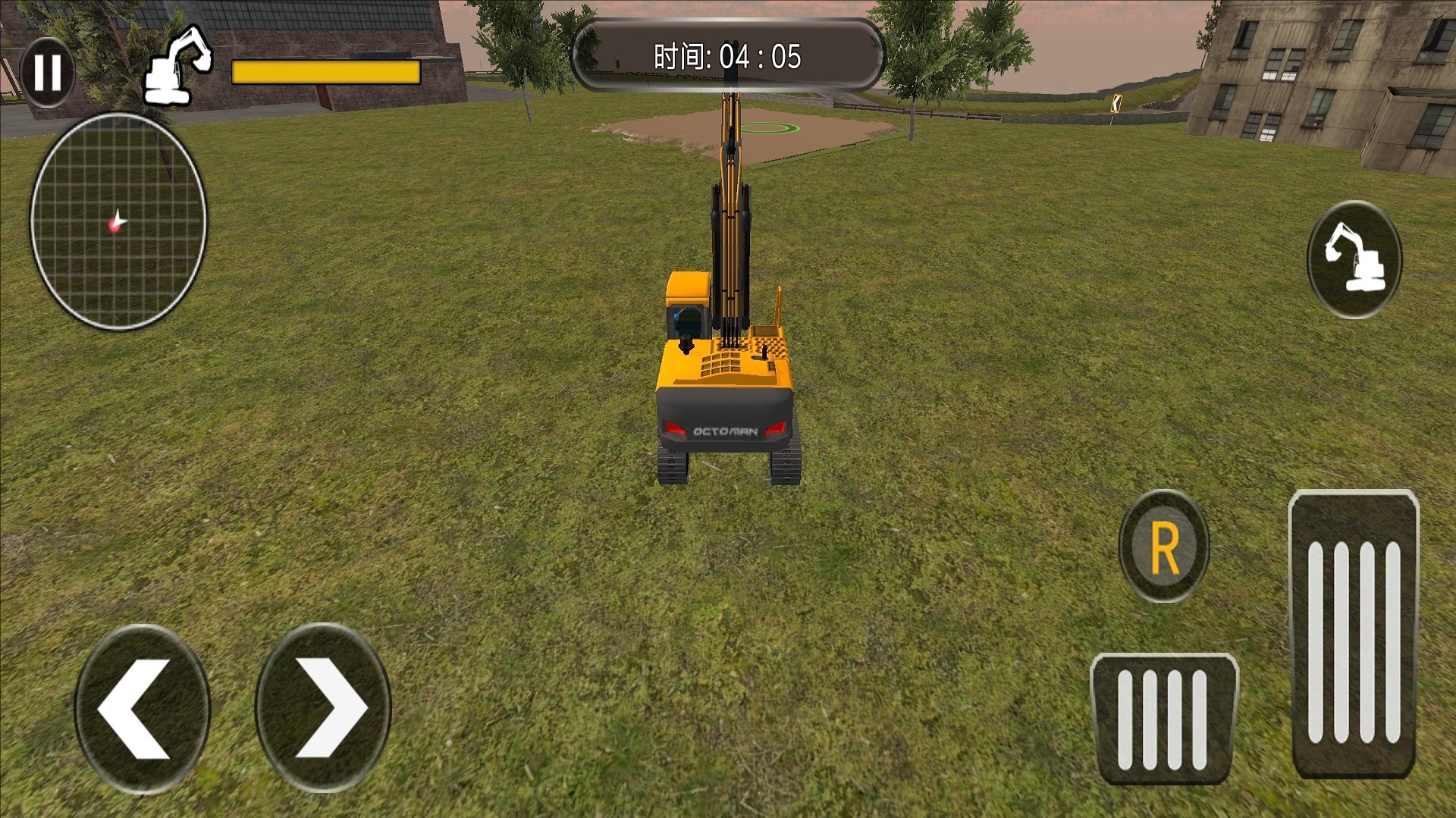Steer left with the left arrow

(142, 709)
